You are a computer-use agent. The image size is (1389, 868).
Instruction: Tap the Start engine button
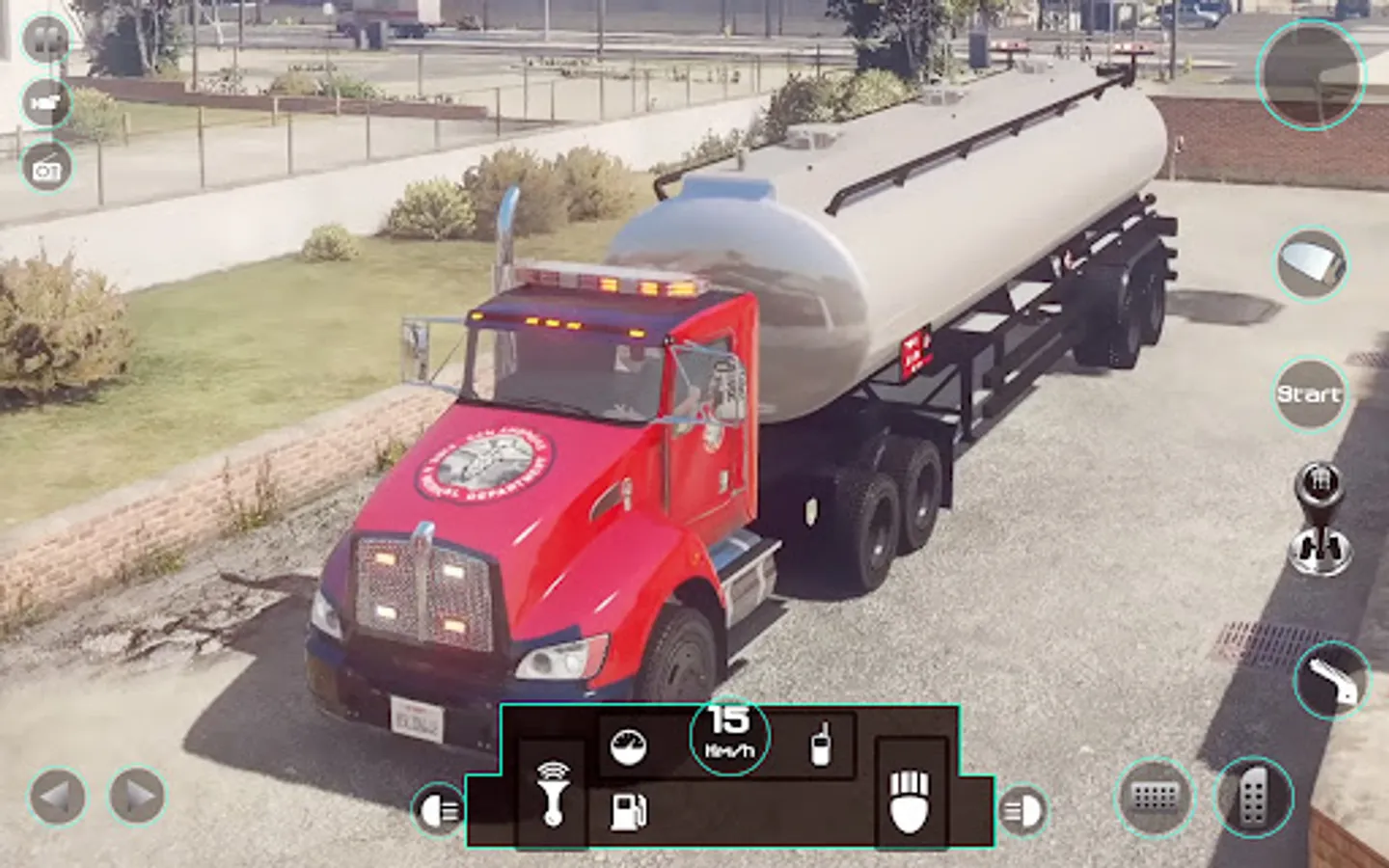pyautogui.click(x=1309, y=393)
